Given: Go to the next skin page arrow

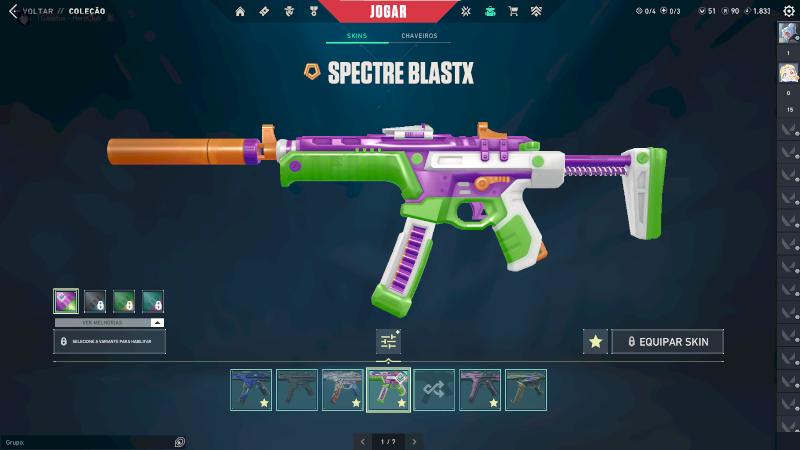Looking at the screenshot, I should pos(414,441).
